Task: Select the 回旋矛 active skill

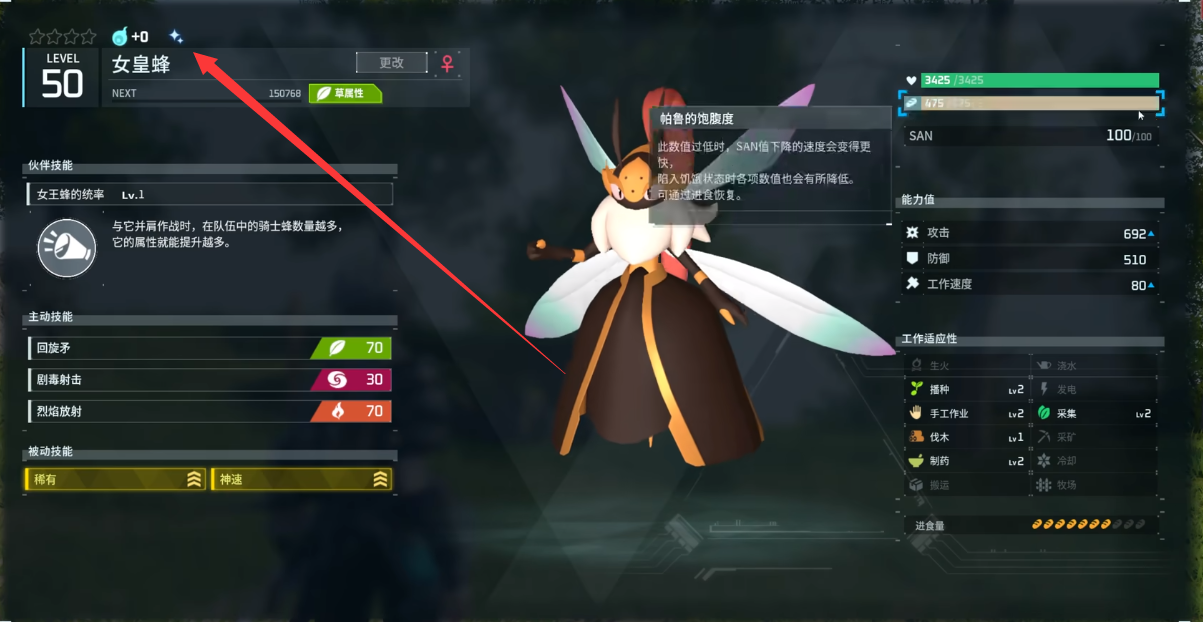Action: coord(209,348)
